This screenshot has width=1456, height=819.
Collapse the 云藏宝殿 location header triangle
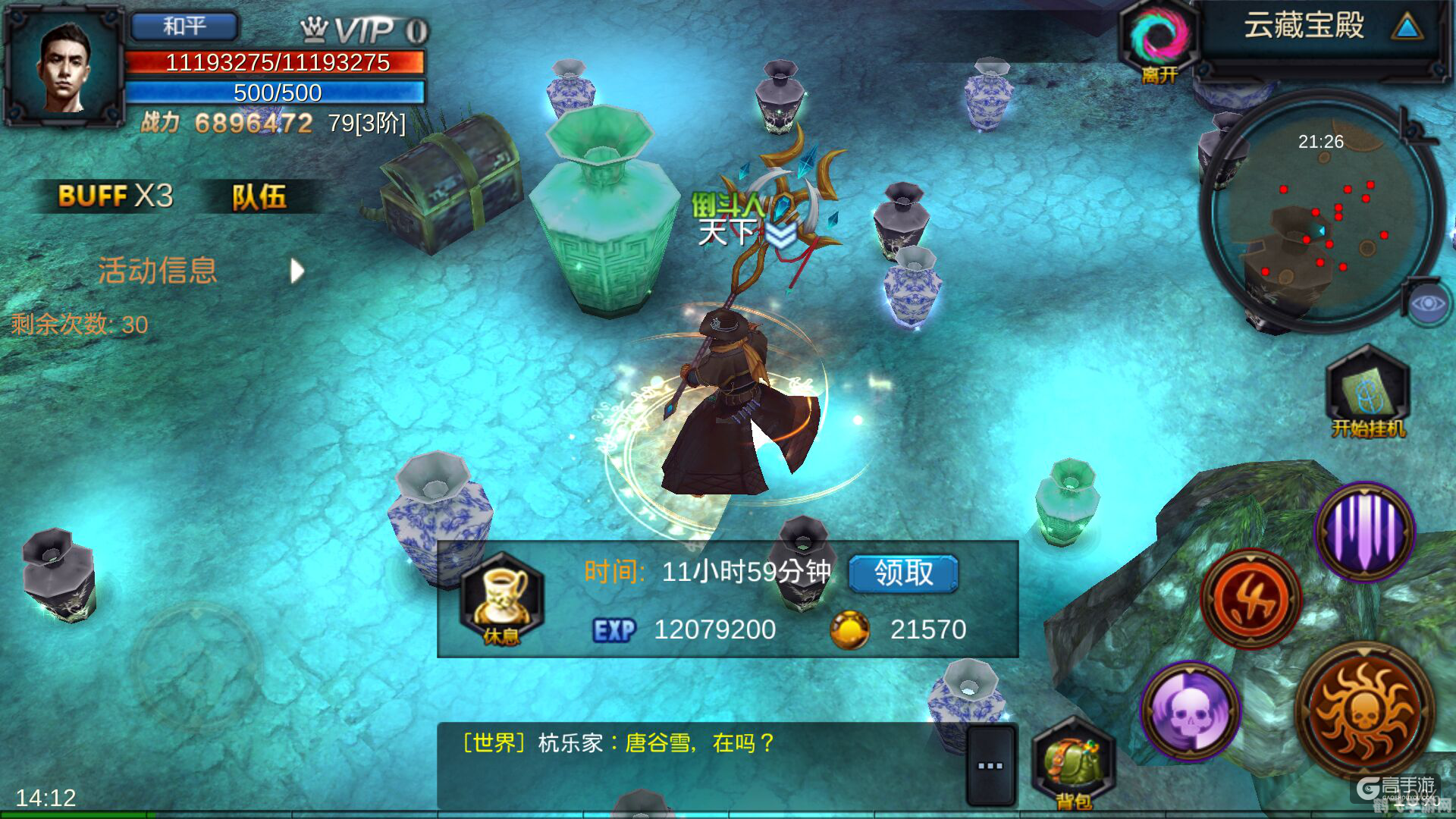1407,28
